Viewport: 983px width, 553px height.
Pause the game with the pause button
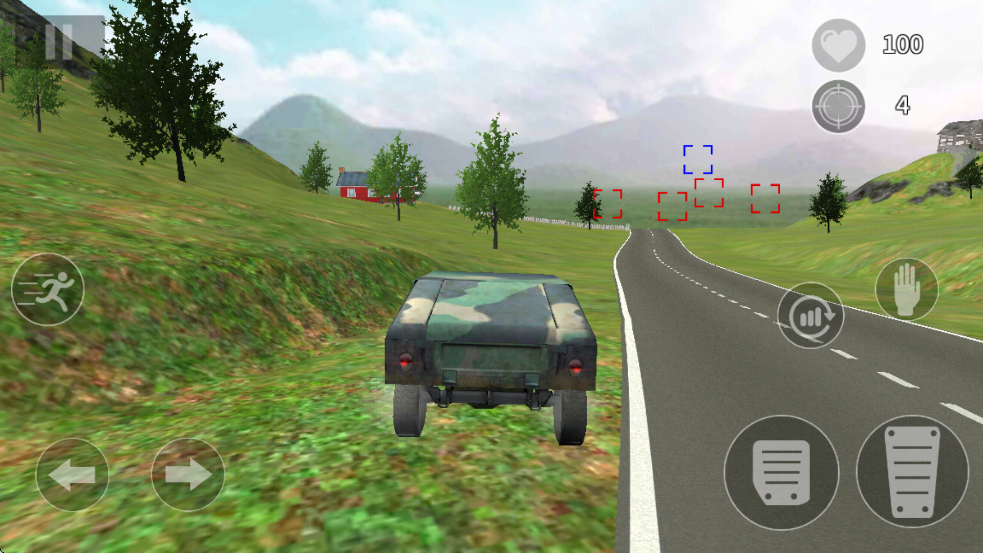[x=60, y=42]
